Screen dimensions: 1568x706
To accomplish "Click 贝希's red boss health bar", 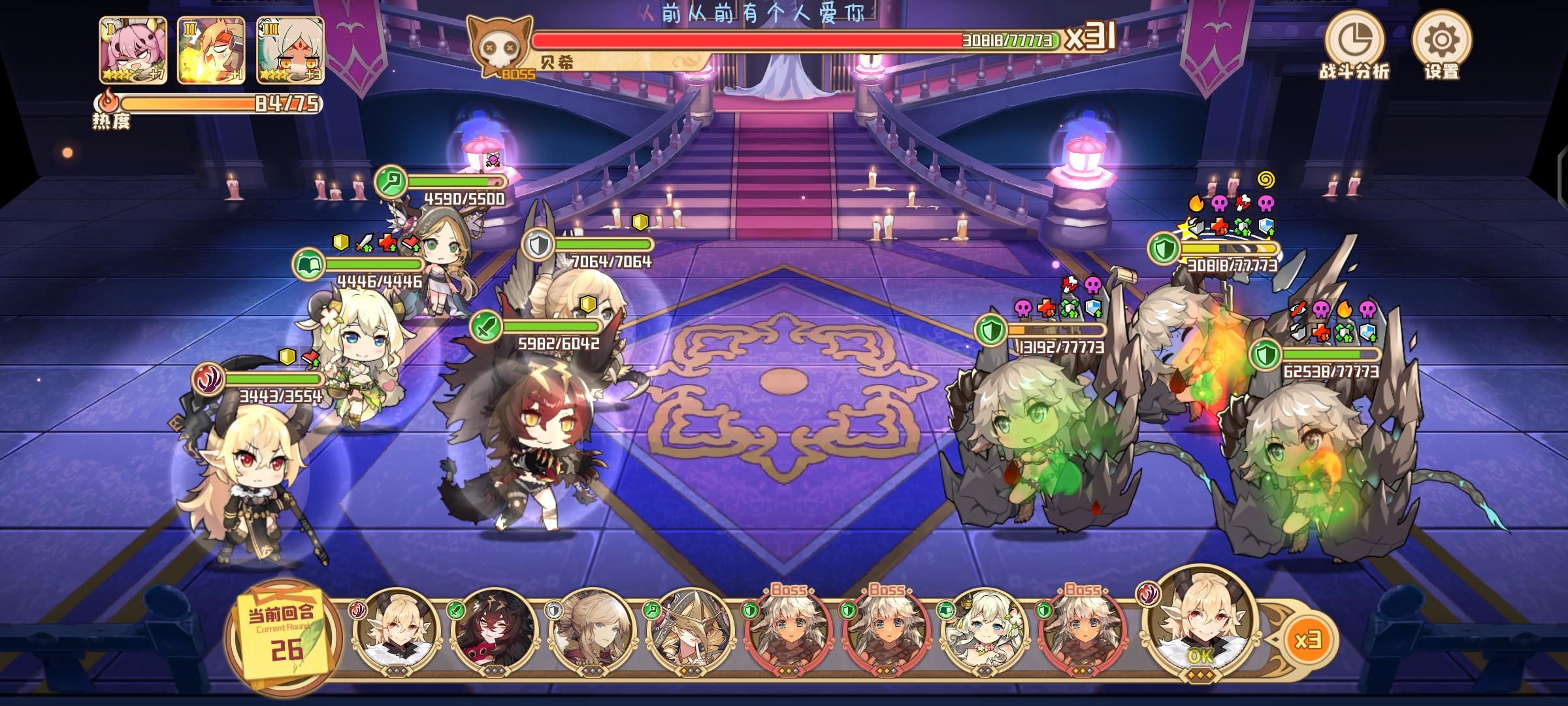I will click(751, 41).
